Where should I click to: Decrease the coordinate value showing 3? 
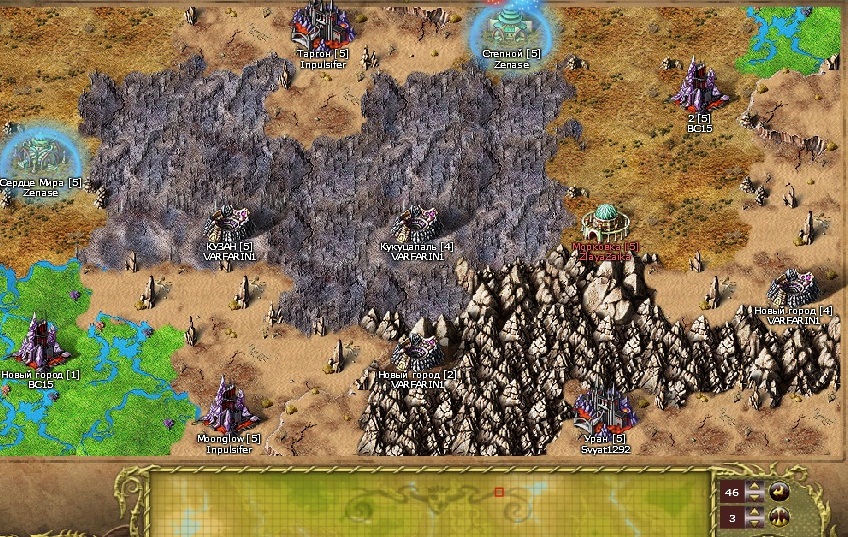pos(755,523)
